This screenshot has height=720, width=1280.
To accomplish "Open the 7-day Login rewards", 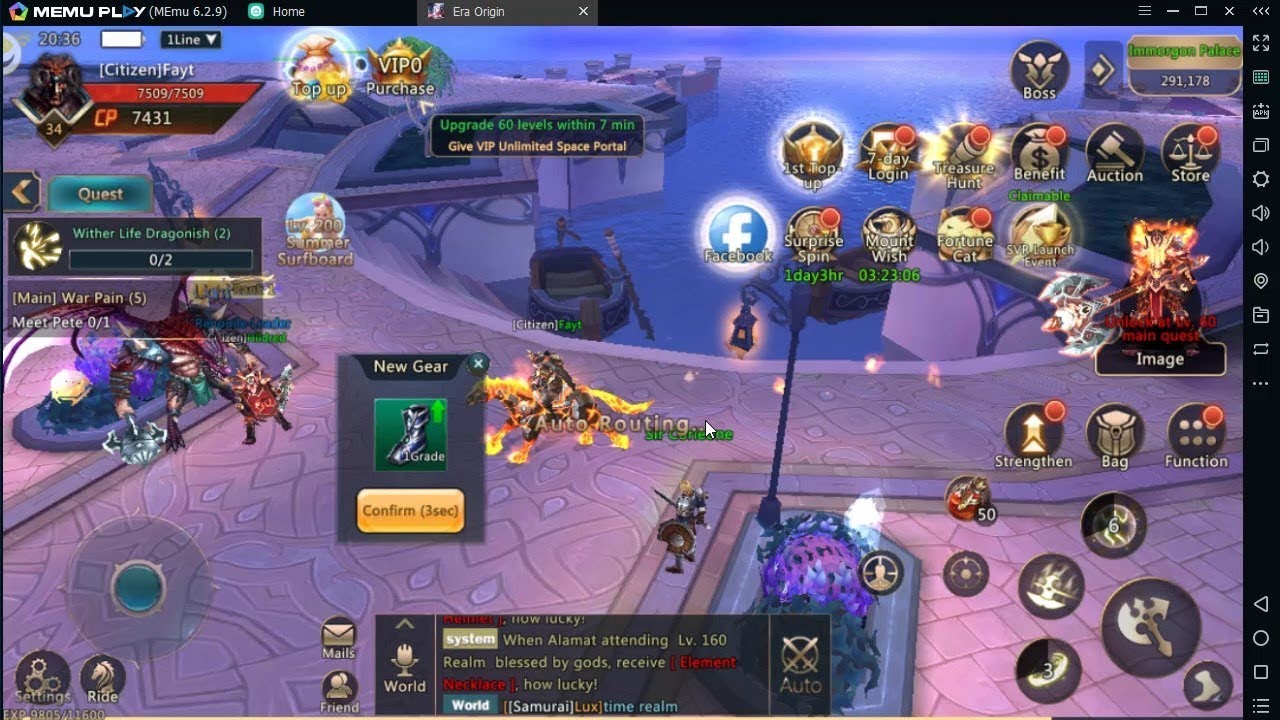I will tap(888, 155).
